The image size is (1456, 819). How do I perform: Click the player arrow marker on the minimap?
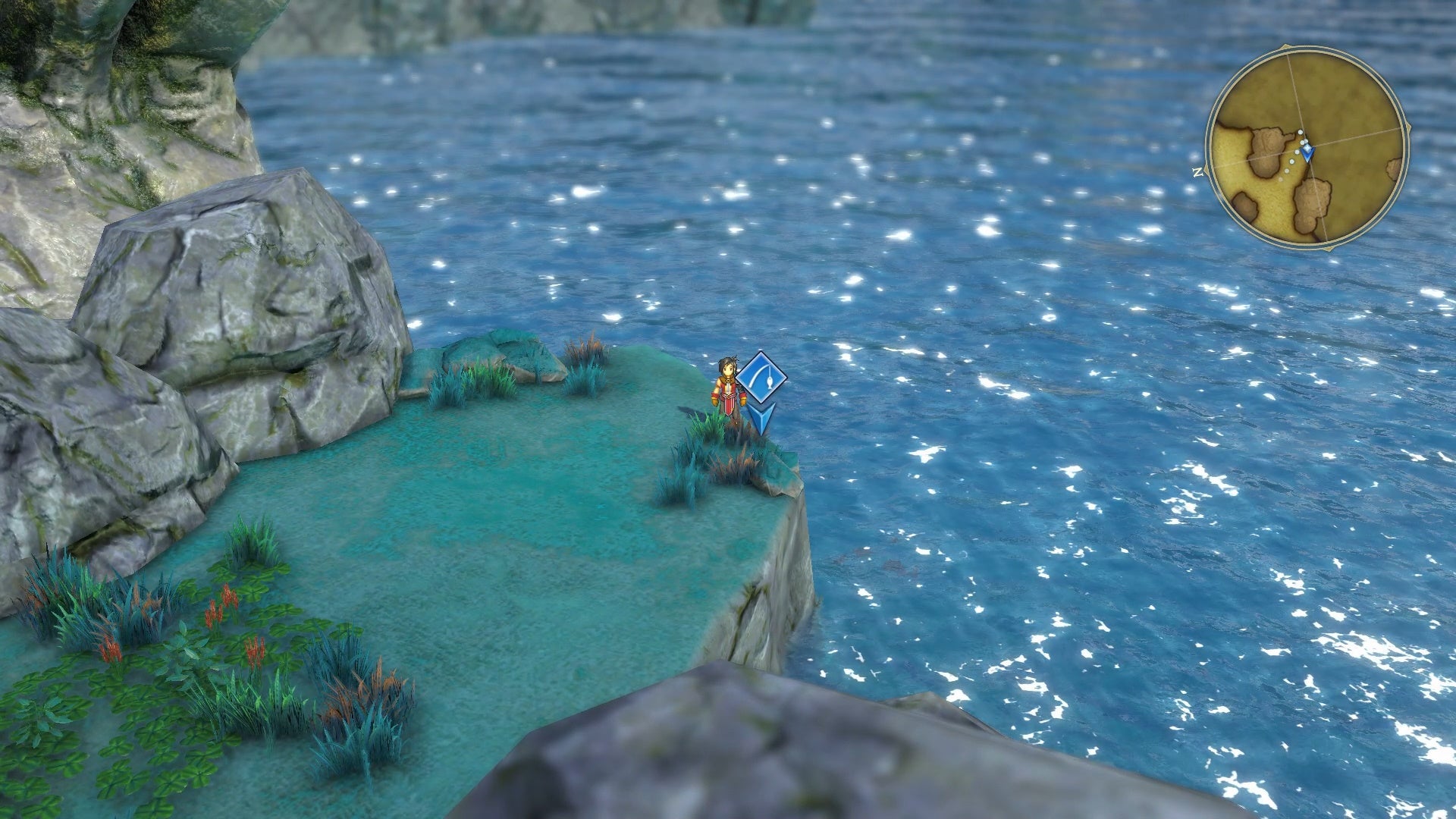coord(1307,152)
